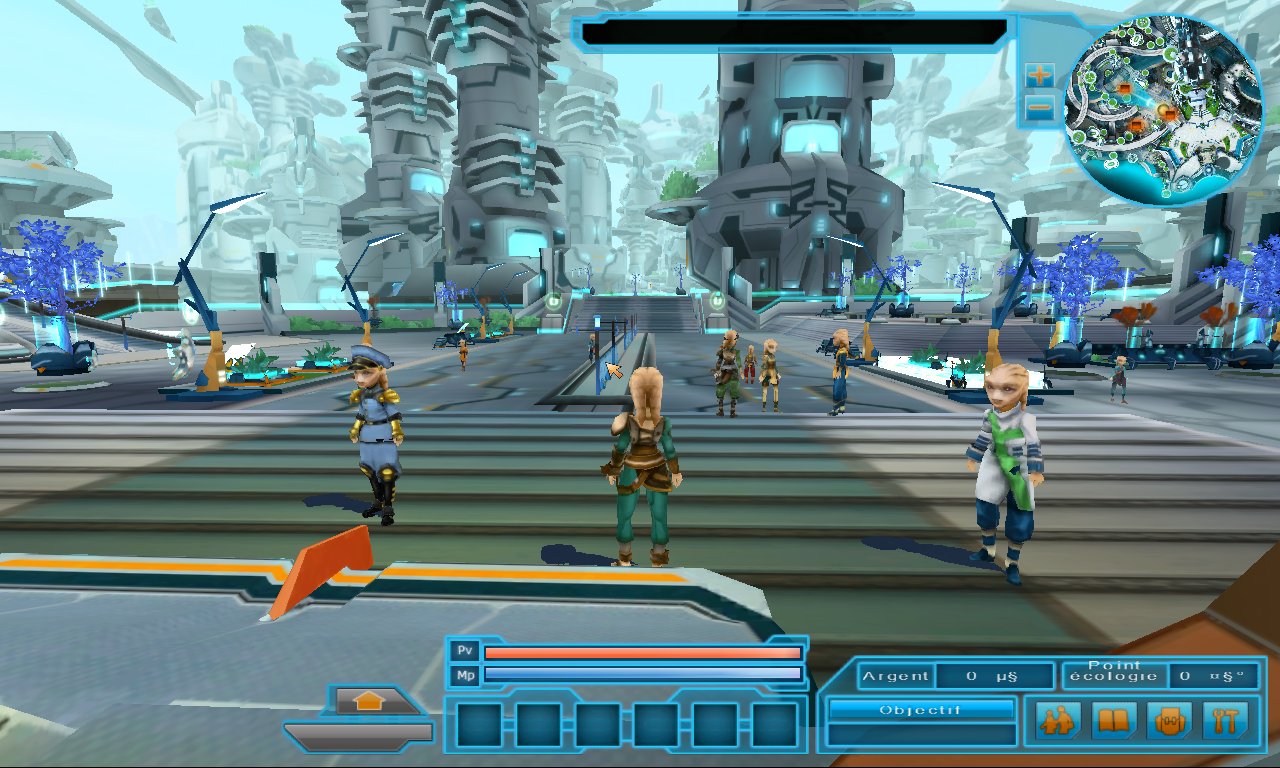
Task: Zoom in the minimap with the plus button
Action: click(1040, 75)
